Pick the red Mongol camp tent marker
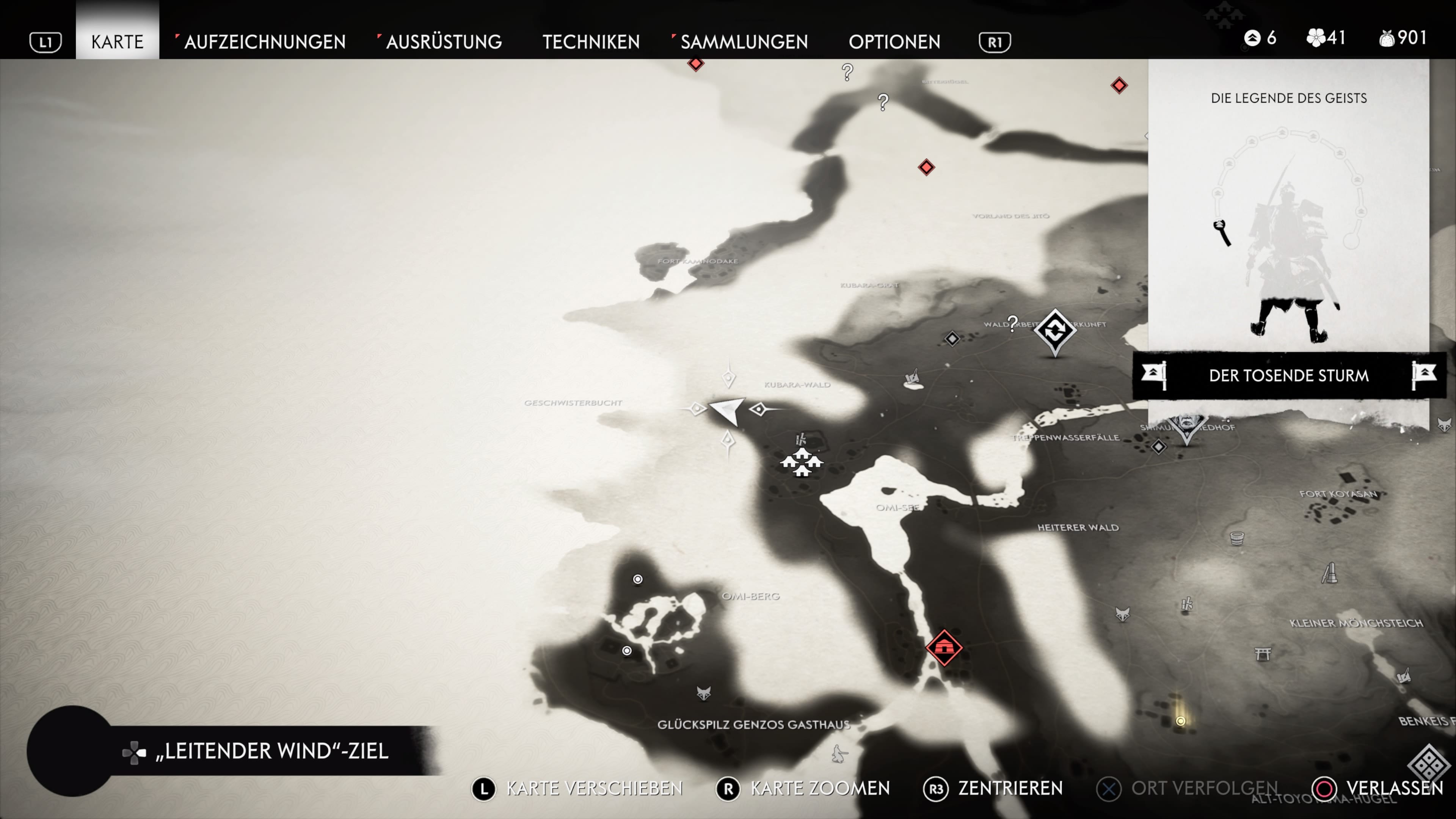 click(x=944, y=647)
